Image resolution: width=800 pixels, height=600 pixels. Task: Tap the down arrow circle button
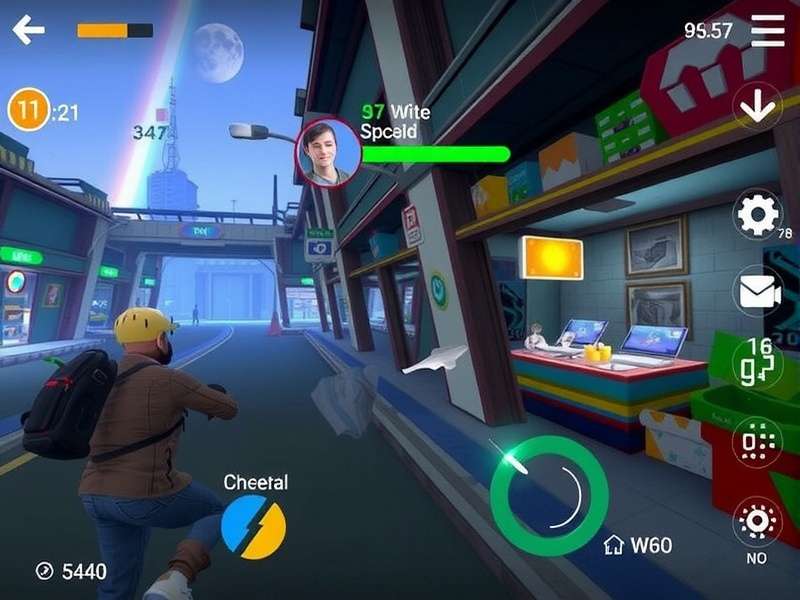[x=757, y=106]
